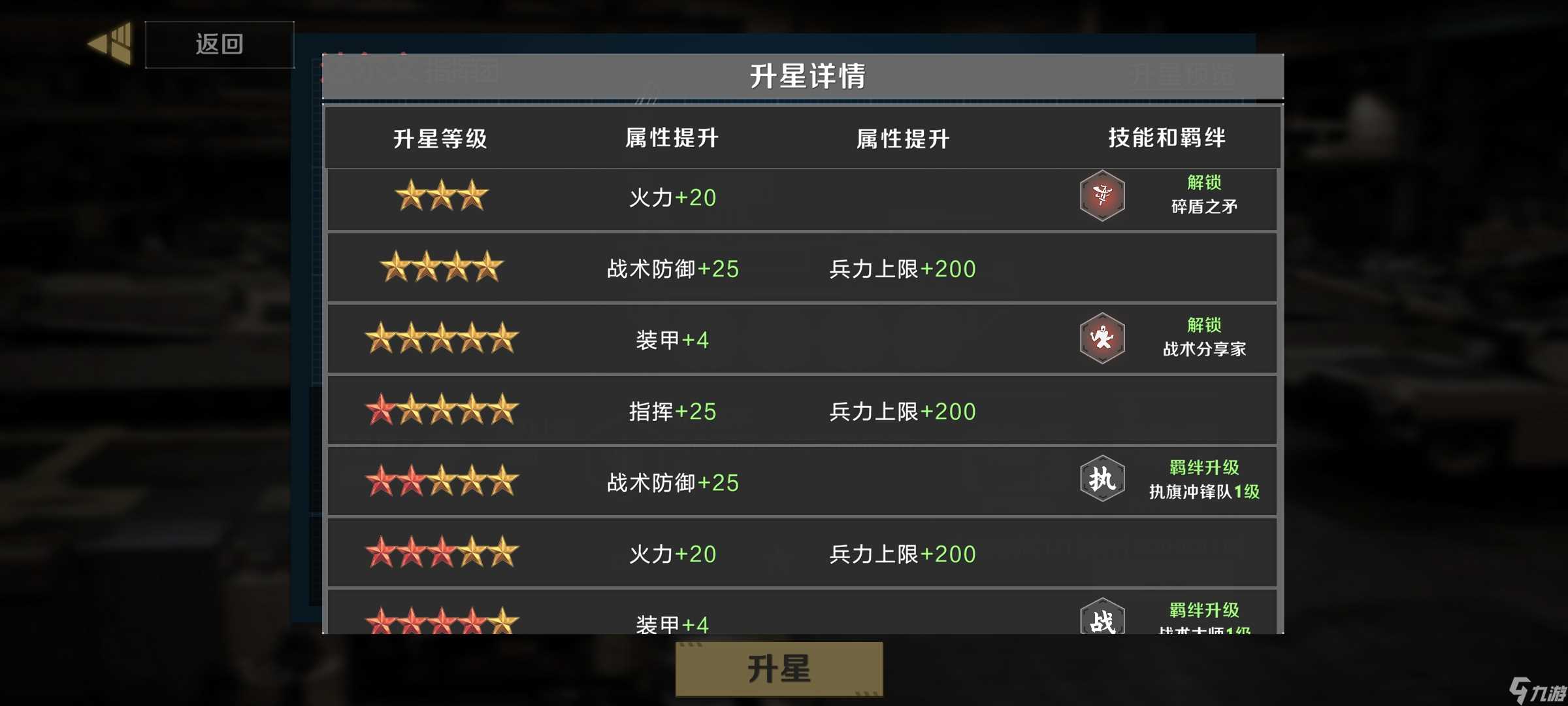Click the 兵力上限+200 attribute cell

pos(902,269)
